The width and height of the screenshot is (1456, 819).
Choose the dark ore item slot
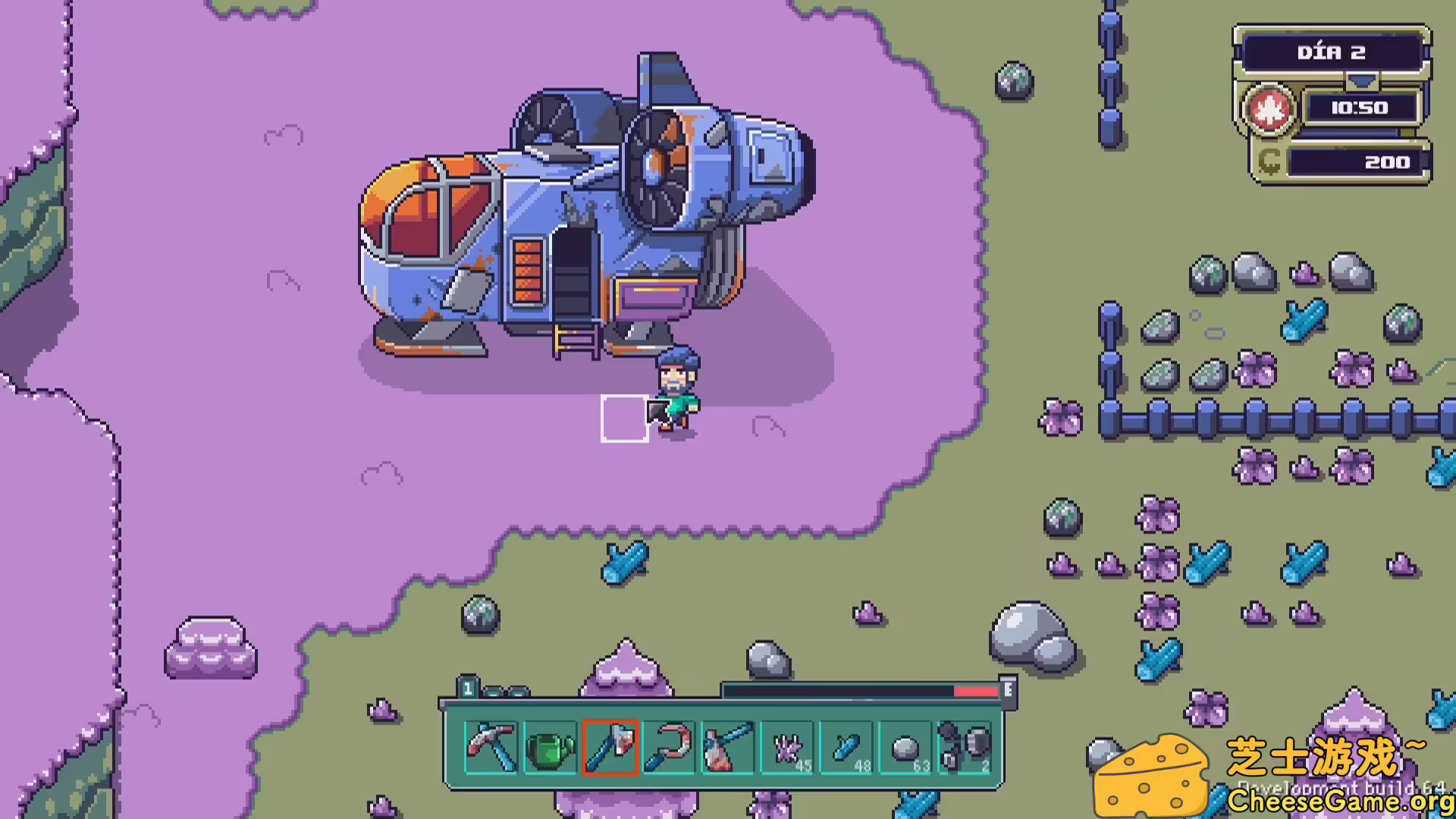(965, 747)
